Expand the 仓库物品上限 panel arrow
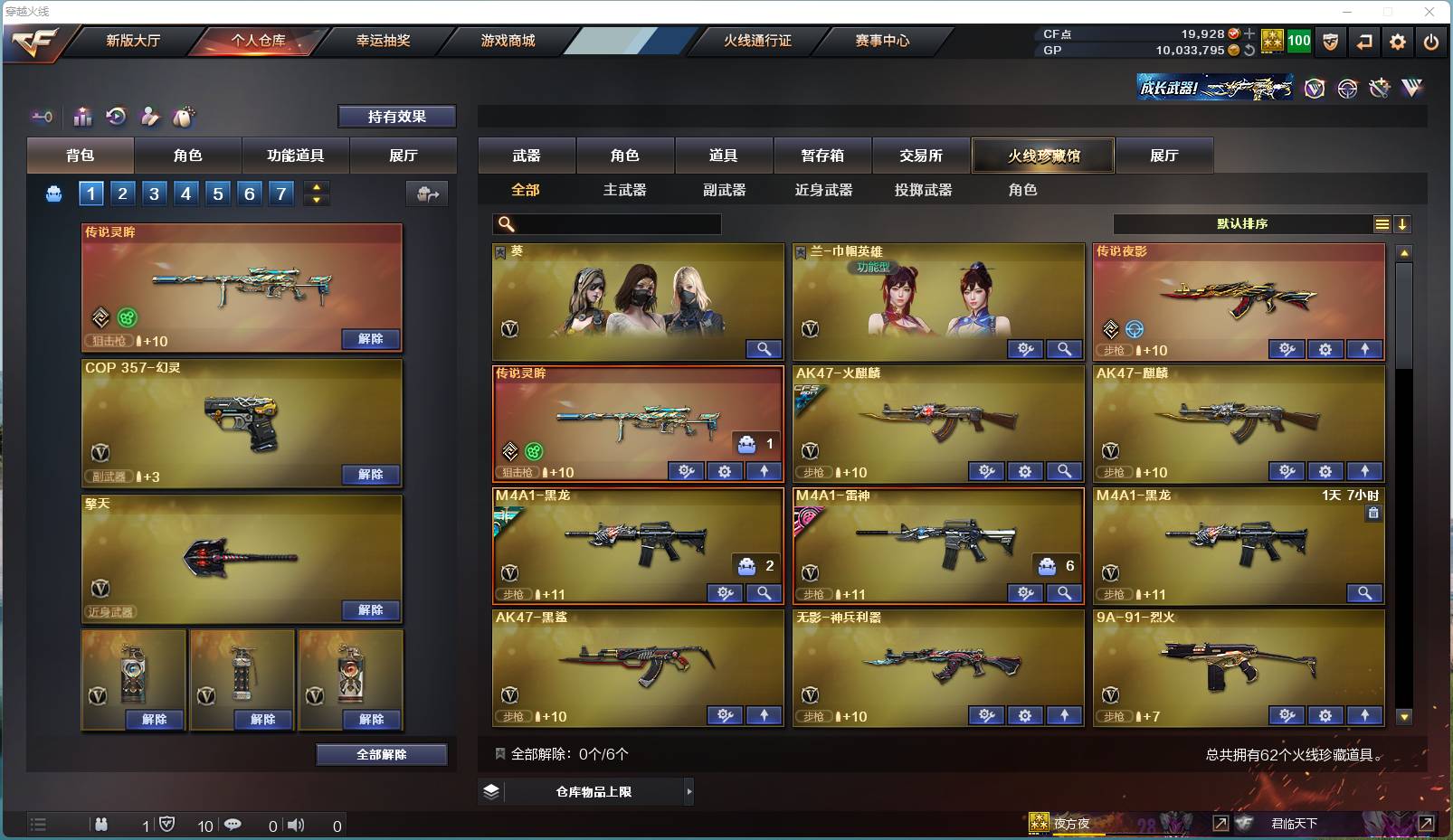This screenshot has height=840, width=1453. coord(689,791)
